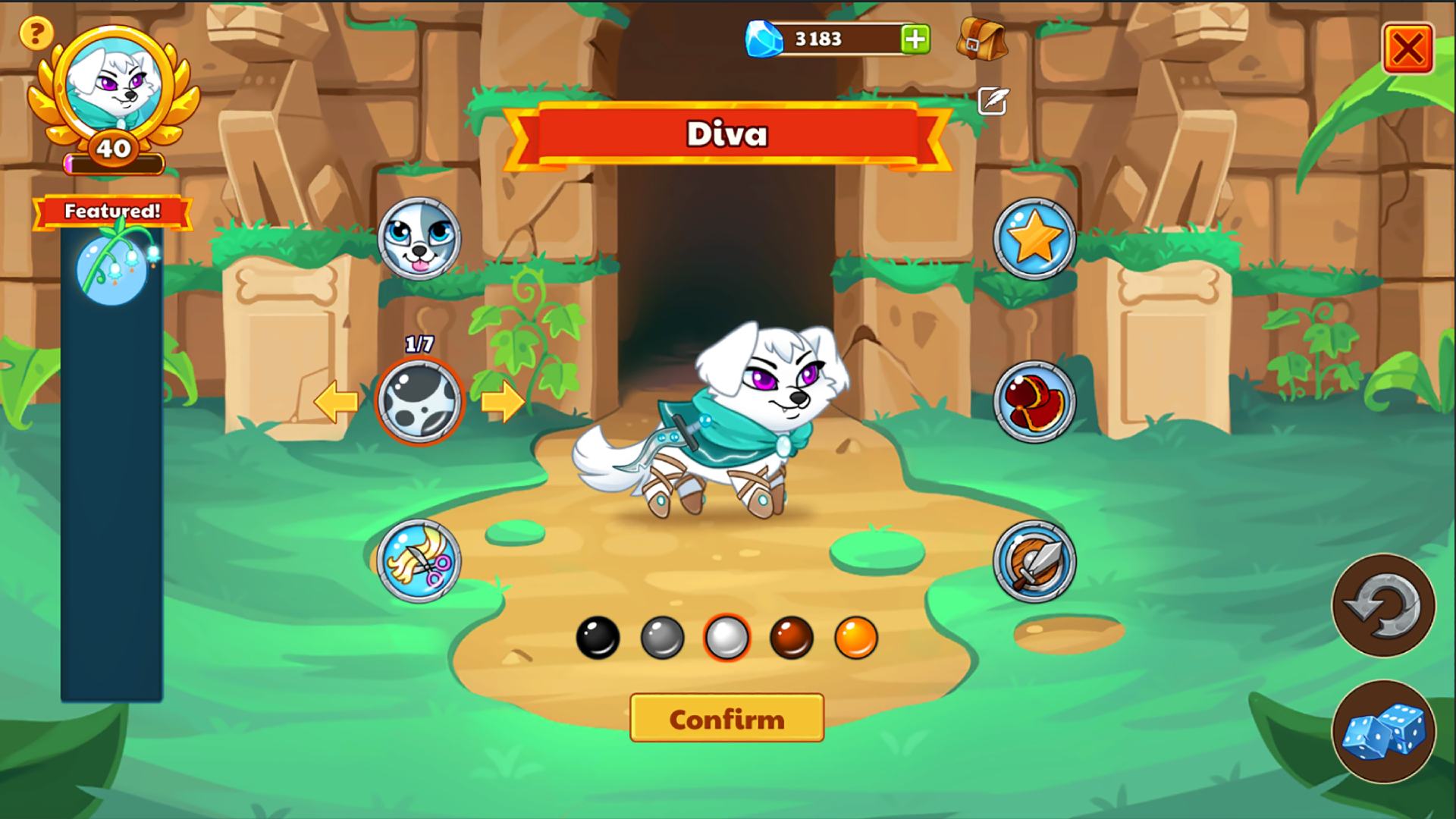Open the dog face customization icon
This screenshot has height=819, width=1456.
coord(422,239)
